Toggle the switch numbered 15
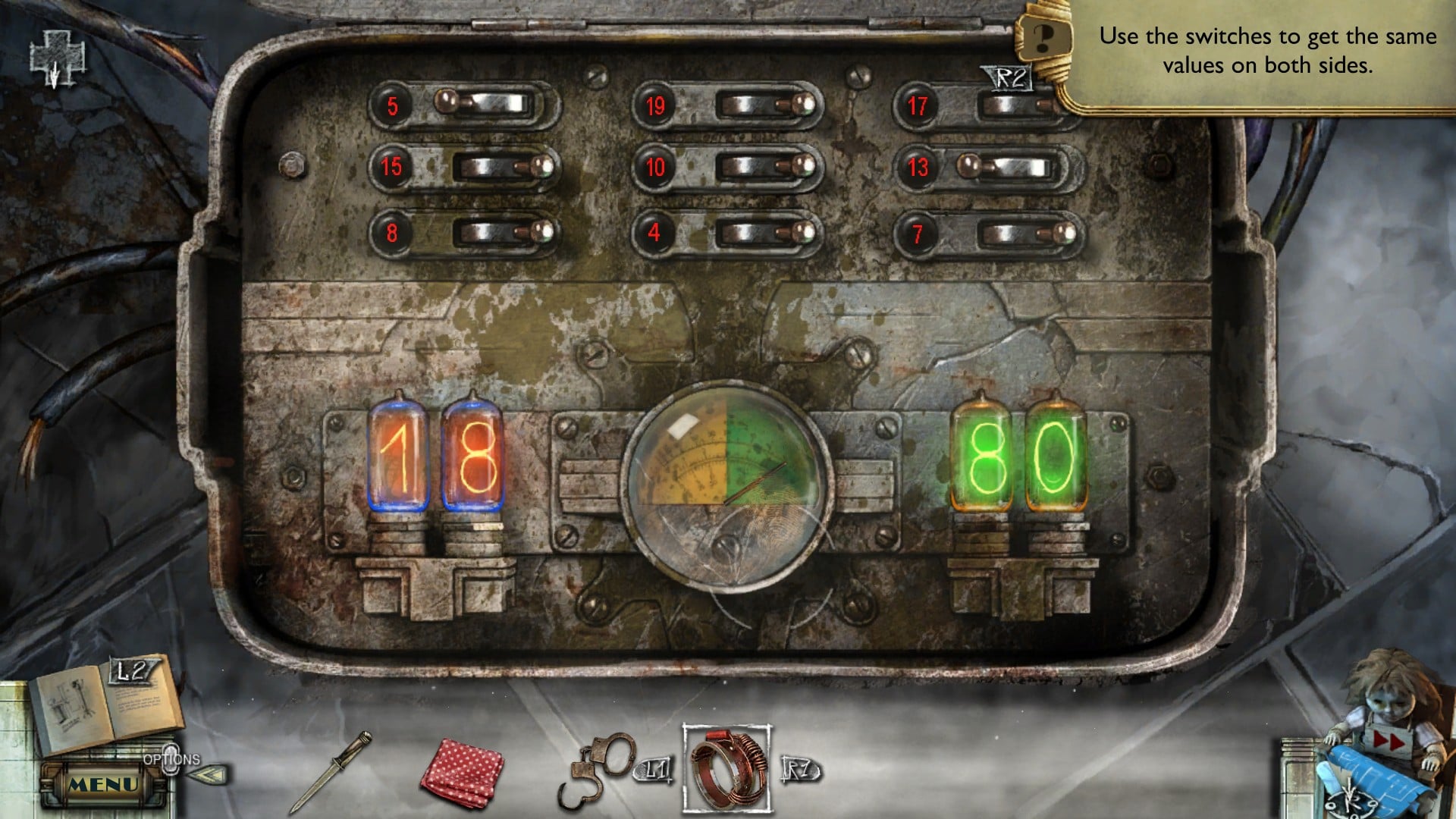Screen dimensions: 1456x819 (x=500, y=167)
